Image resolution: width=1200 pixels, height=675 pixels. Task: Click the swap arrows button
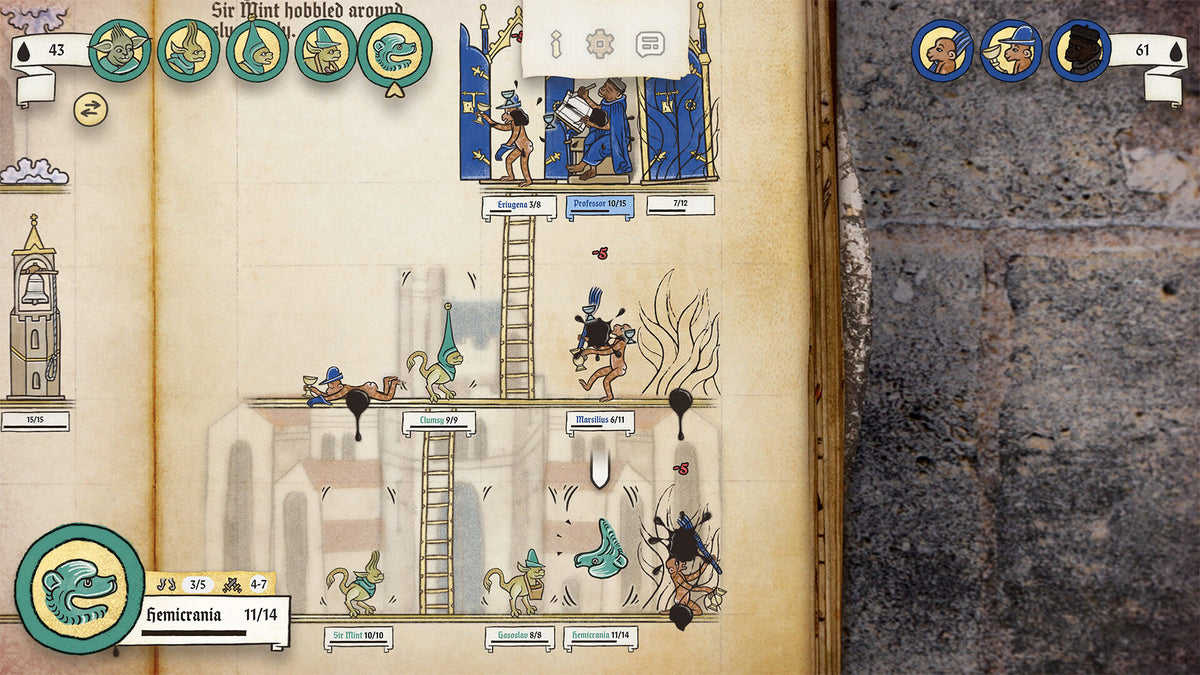[90, 110]
